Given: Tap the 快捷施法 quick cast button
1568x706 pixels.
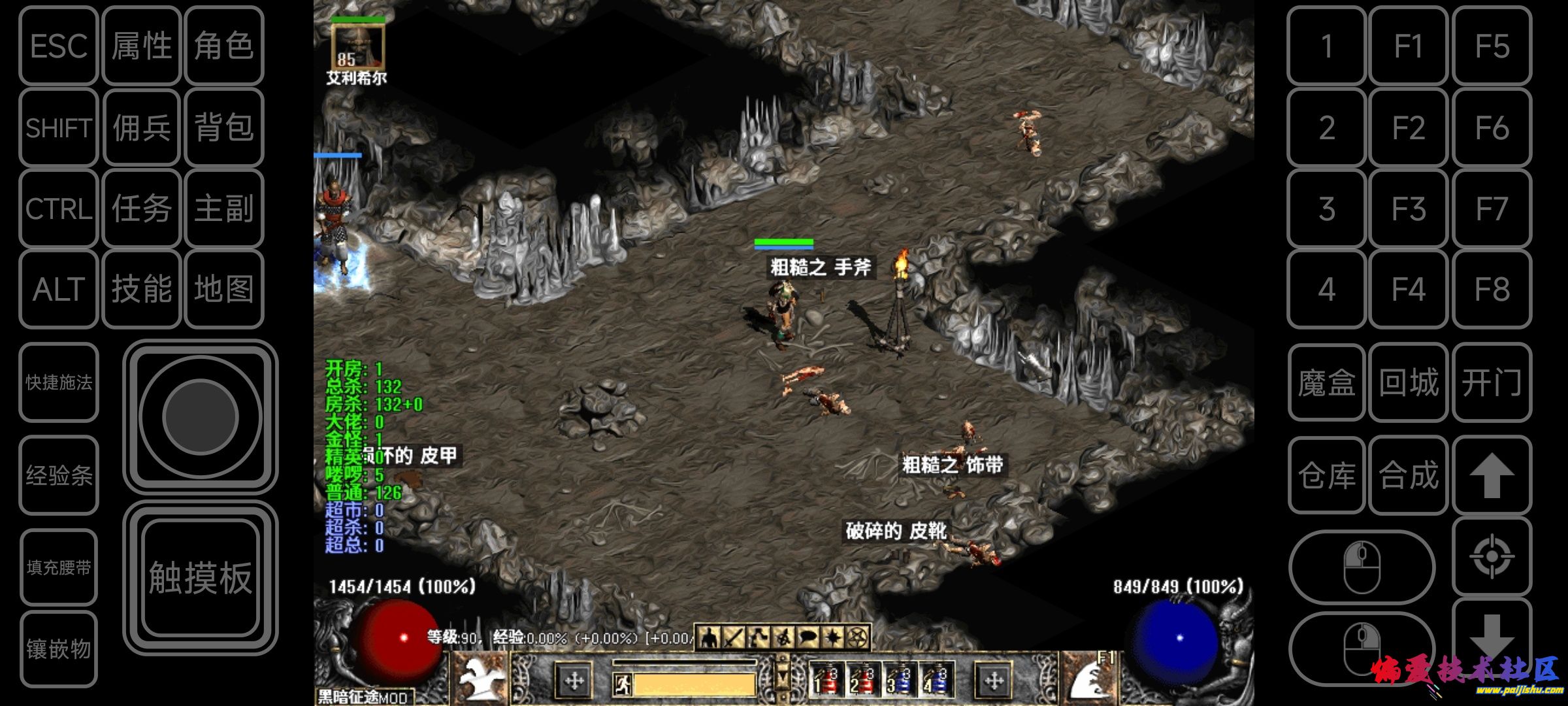Looking at the screenshot, I should (x=59, y=382).
